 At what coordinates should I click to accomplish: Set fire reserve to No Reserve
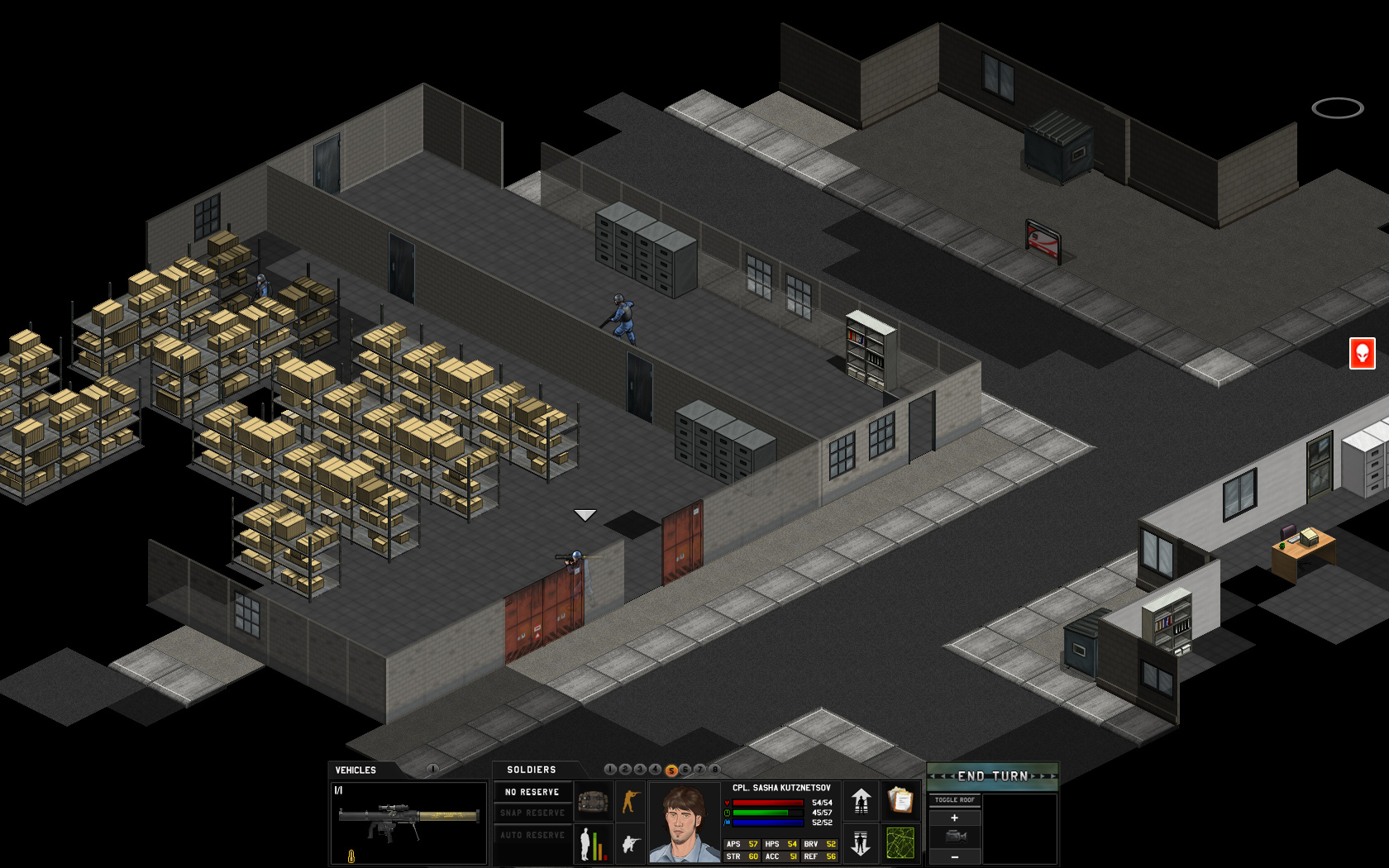(x=531, y=793)
